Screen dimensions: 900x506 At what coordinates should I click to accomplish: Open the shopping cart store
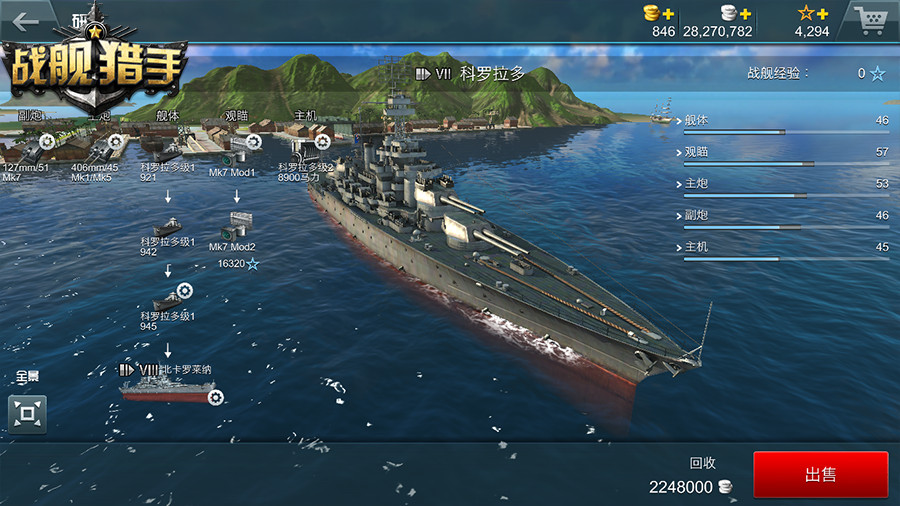[x=870, y=19]
